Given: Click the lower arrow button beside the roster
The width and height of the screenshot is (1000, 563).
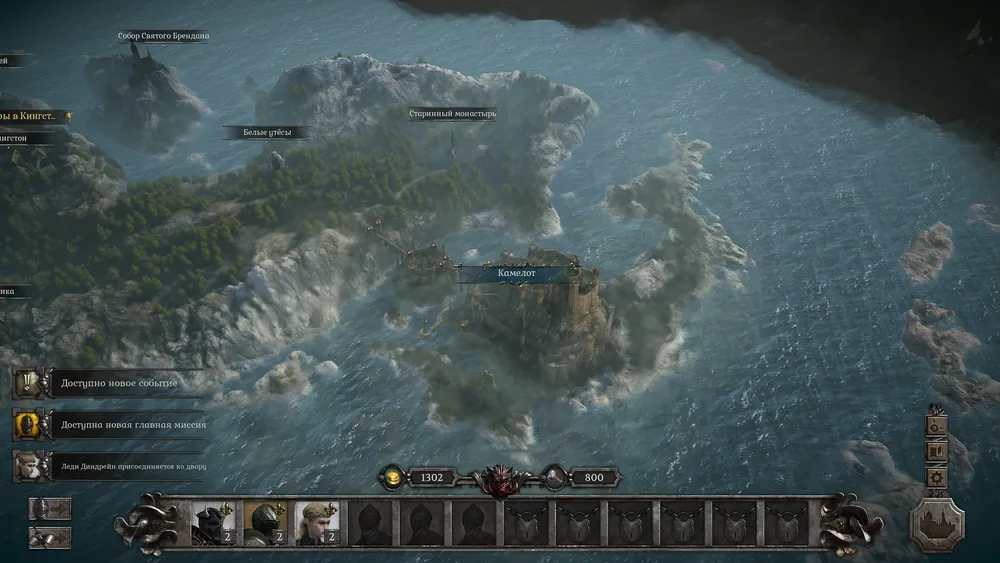Looking at the screenshot, I should click(50, 538).
